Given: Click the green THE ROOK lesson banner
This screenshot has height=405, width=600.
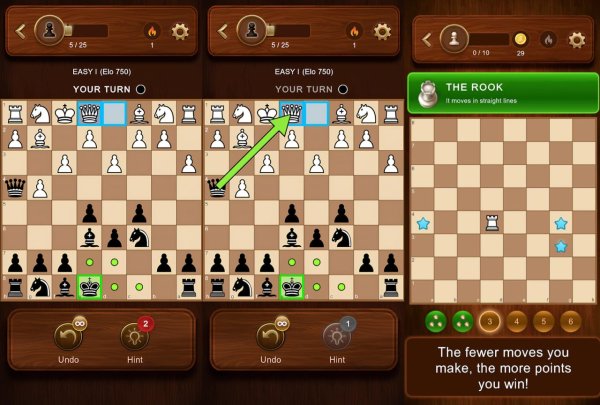Looking at the screenshot, I should pos(503,93).
